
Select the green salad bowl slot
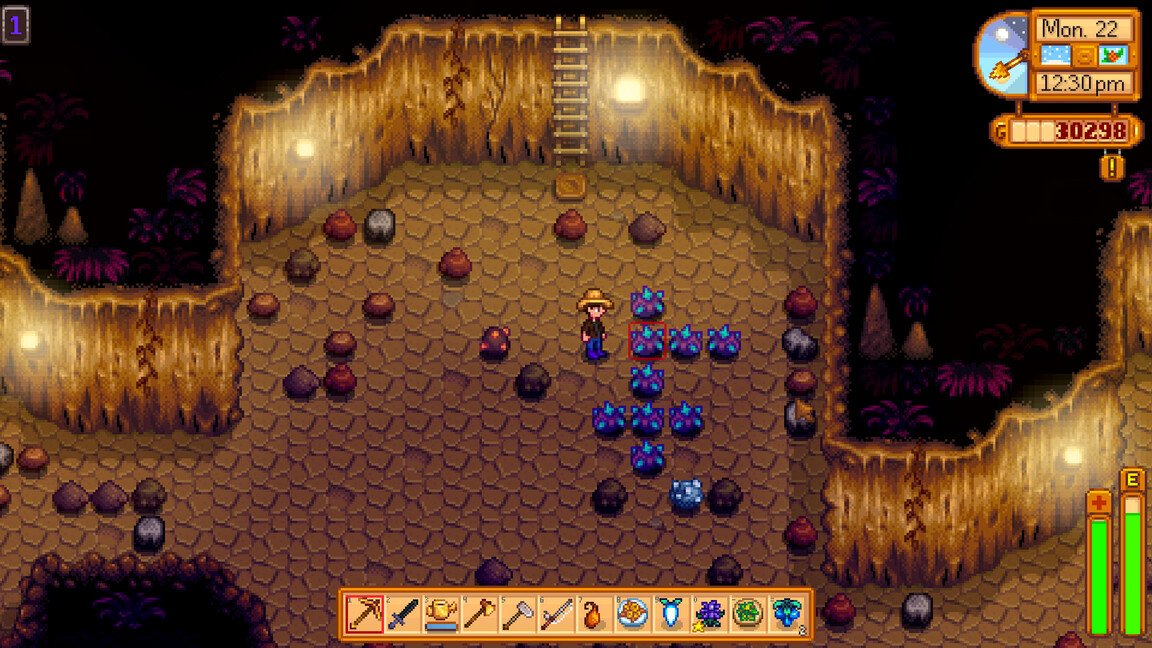(745, 613)
